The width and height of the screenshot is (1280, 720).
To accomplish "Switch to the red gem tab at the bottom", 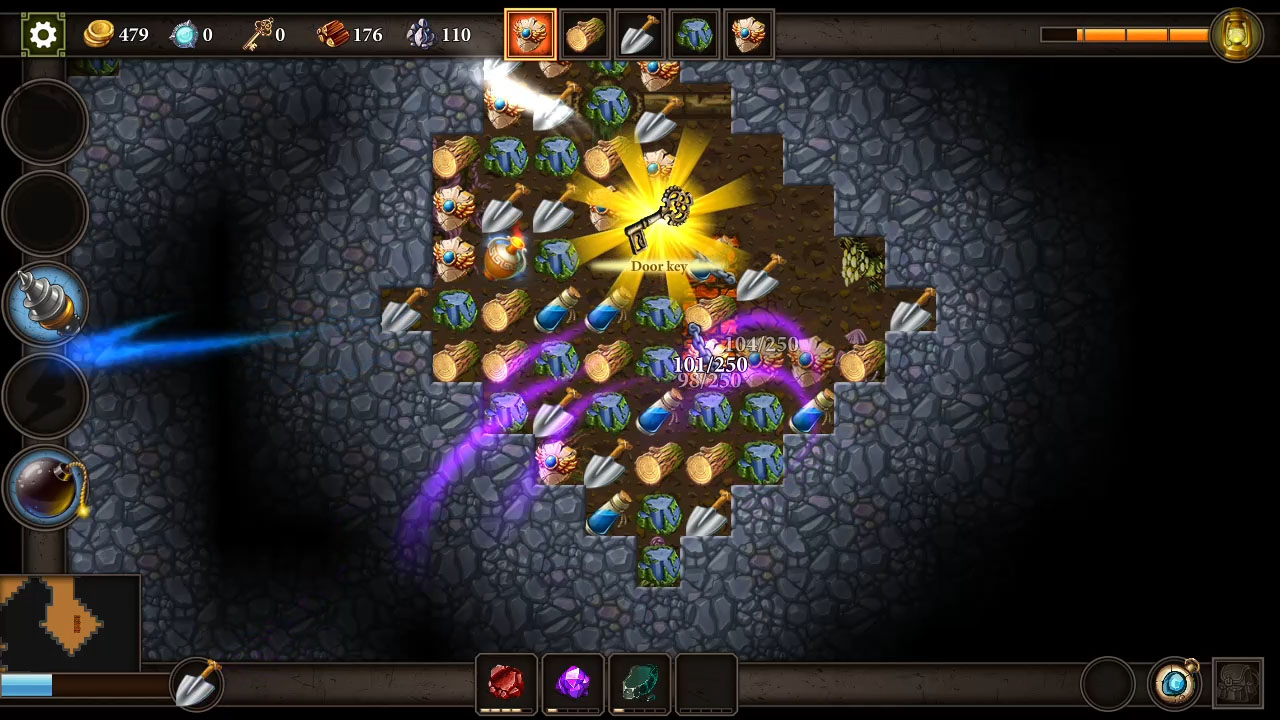I will 506,683.
